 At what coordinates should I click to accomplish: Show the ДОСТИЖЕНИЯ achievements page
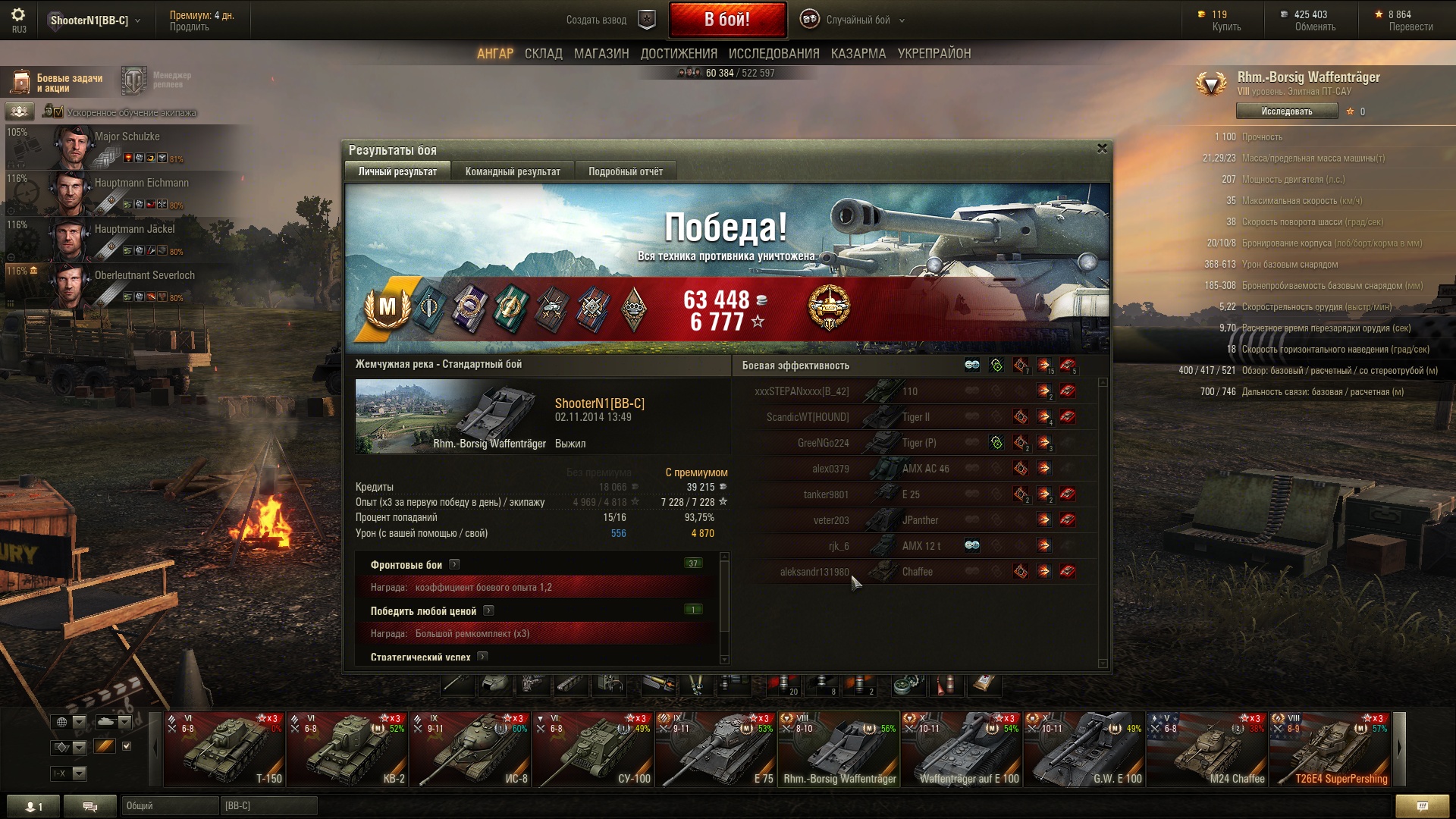coord(679,54)
